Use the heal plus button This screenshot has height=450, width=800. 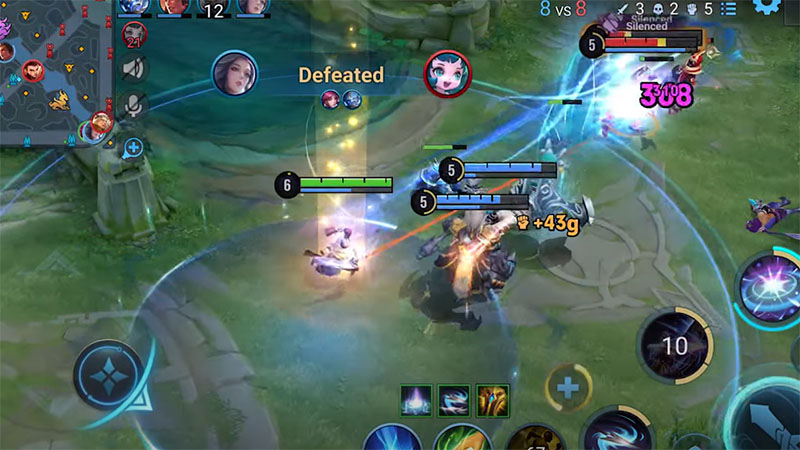[x=568, y=388]
